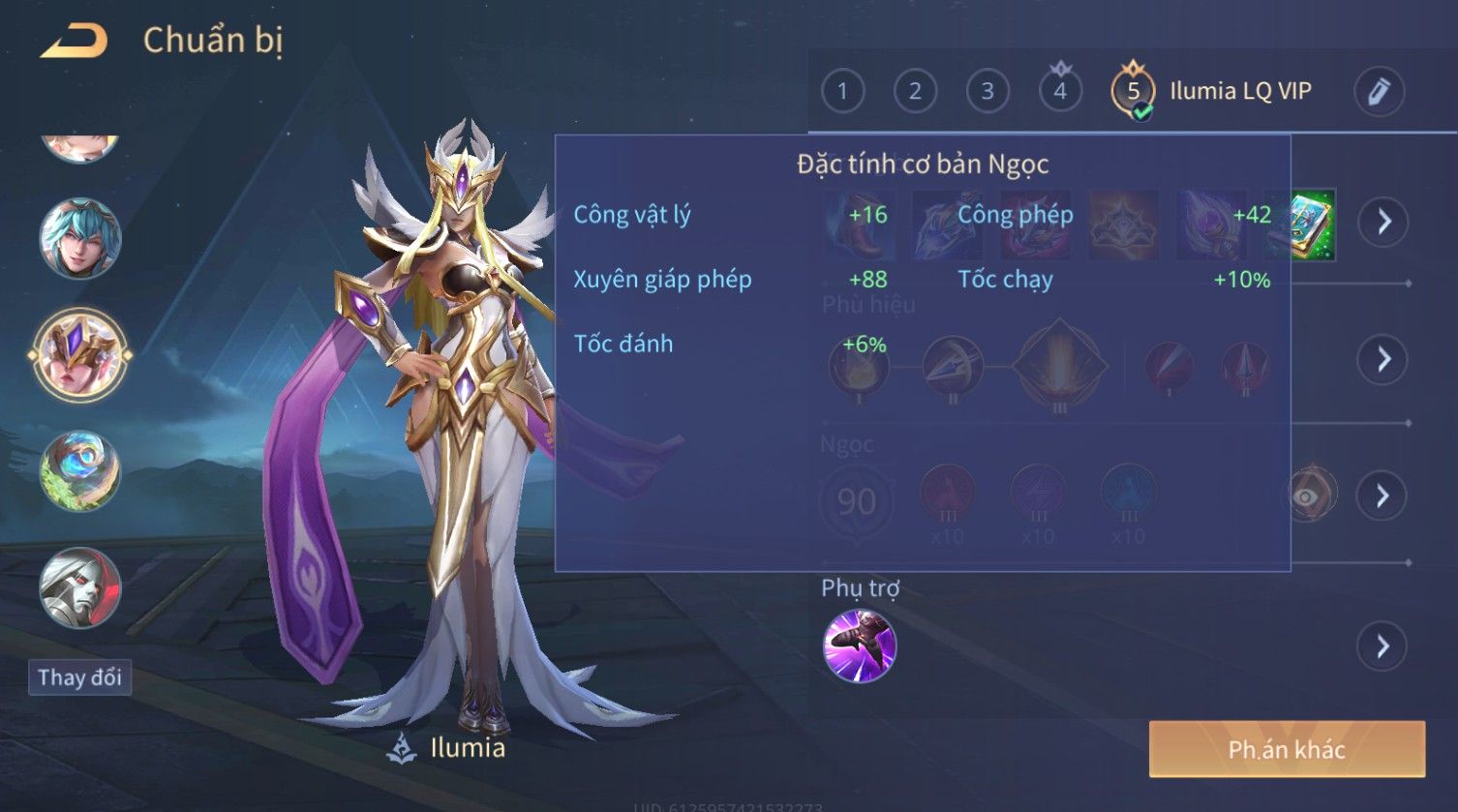The width and height of the screenshot is (1458, 812).
Task: Pick the blue-green swirl hero portrait
Action: [80, 471]
